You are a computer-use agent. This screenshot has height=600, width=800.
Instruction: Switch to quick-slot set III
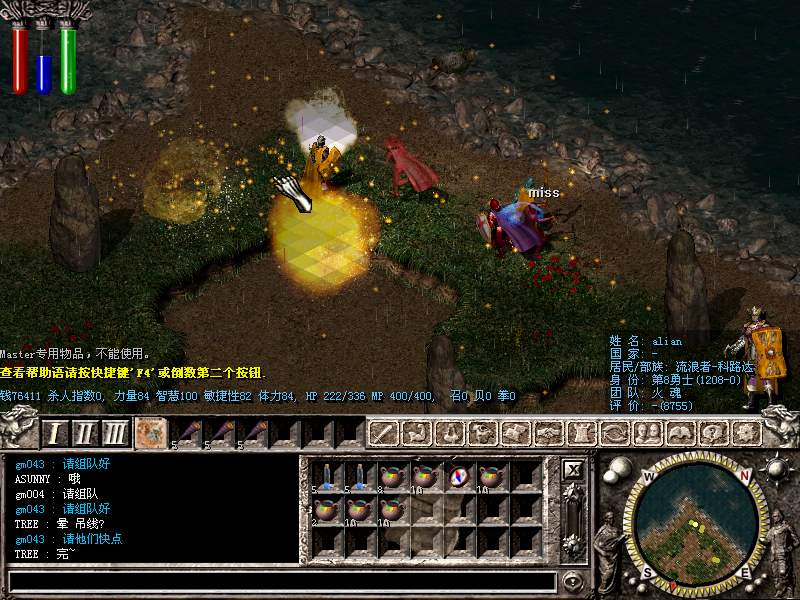(x=116, y=433)
